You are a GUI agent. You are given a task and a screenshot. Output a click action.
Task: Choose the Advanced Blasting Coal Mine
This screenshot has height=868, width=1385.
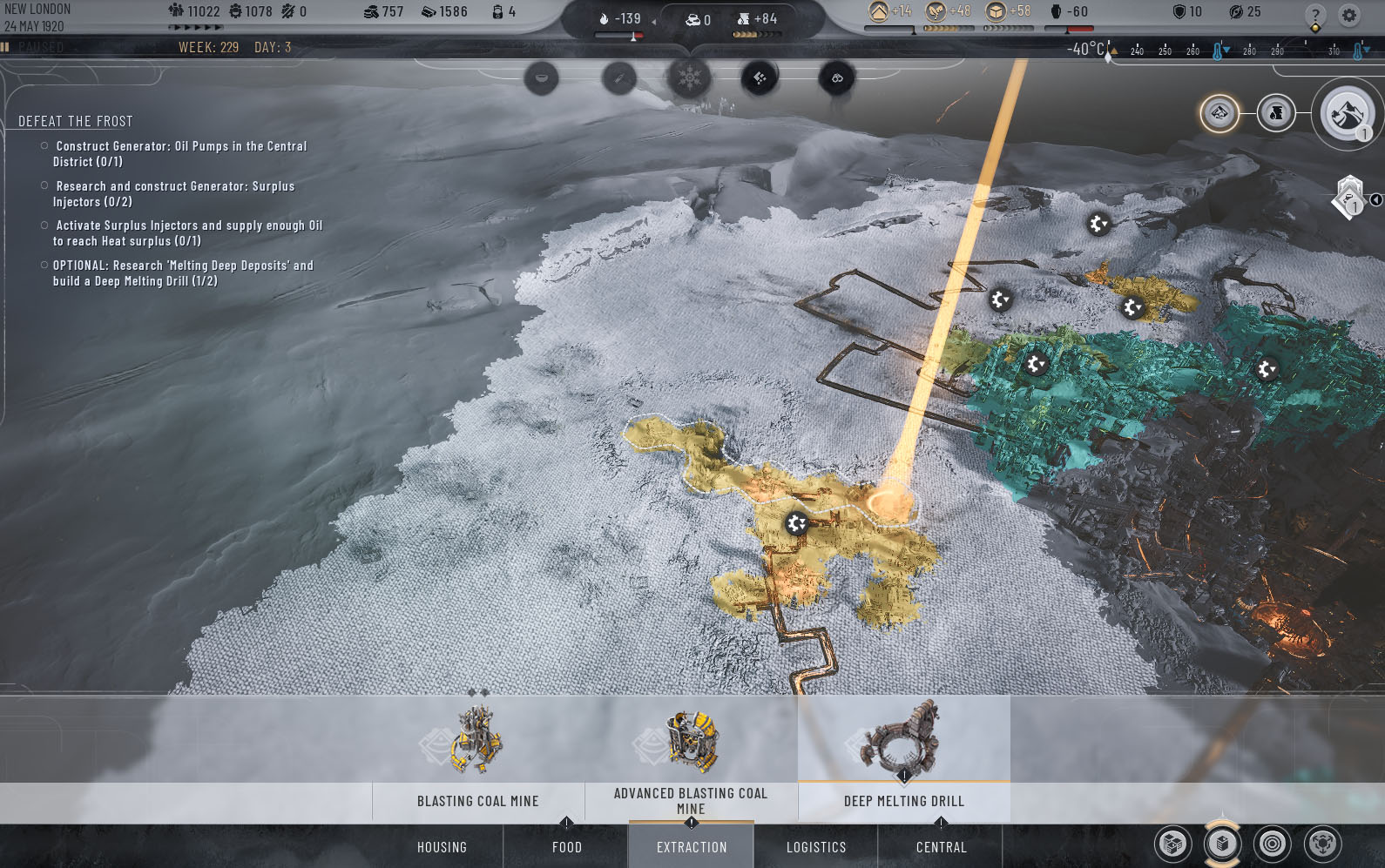coord(691,759)
